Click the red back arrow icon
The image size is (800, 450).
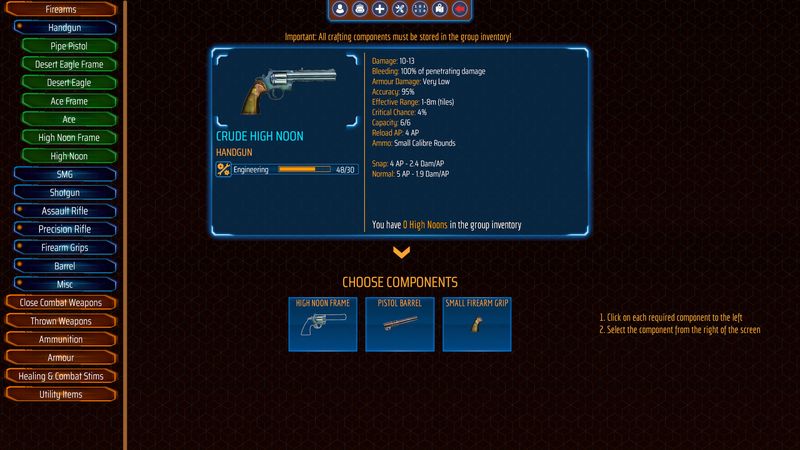point(460,9)
